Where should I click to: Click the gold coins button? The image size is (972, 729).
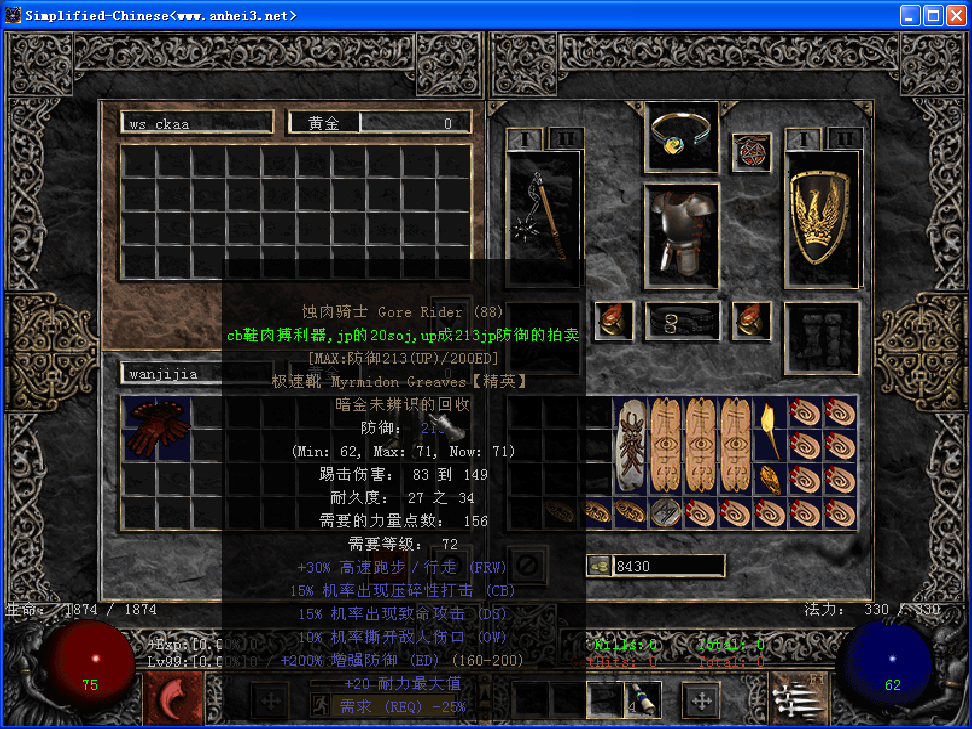tap(599, 566)
